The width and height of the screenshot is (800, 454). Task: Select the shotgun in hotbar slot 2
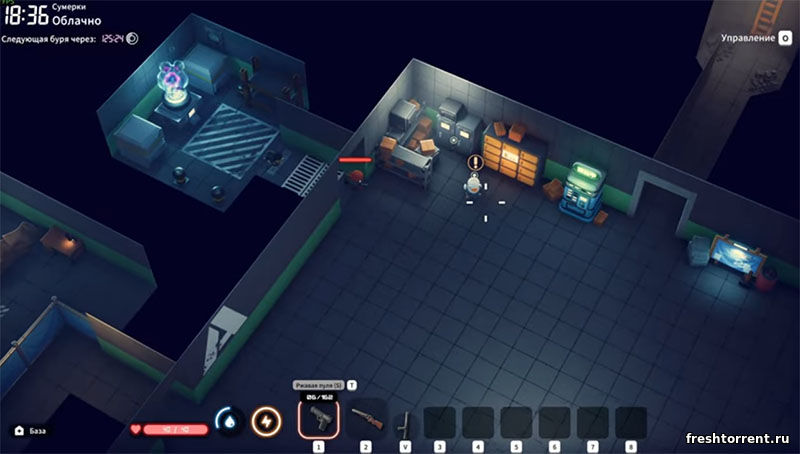coord(365,419)
